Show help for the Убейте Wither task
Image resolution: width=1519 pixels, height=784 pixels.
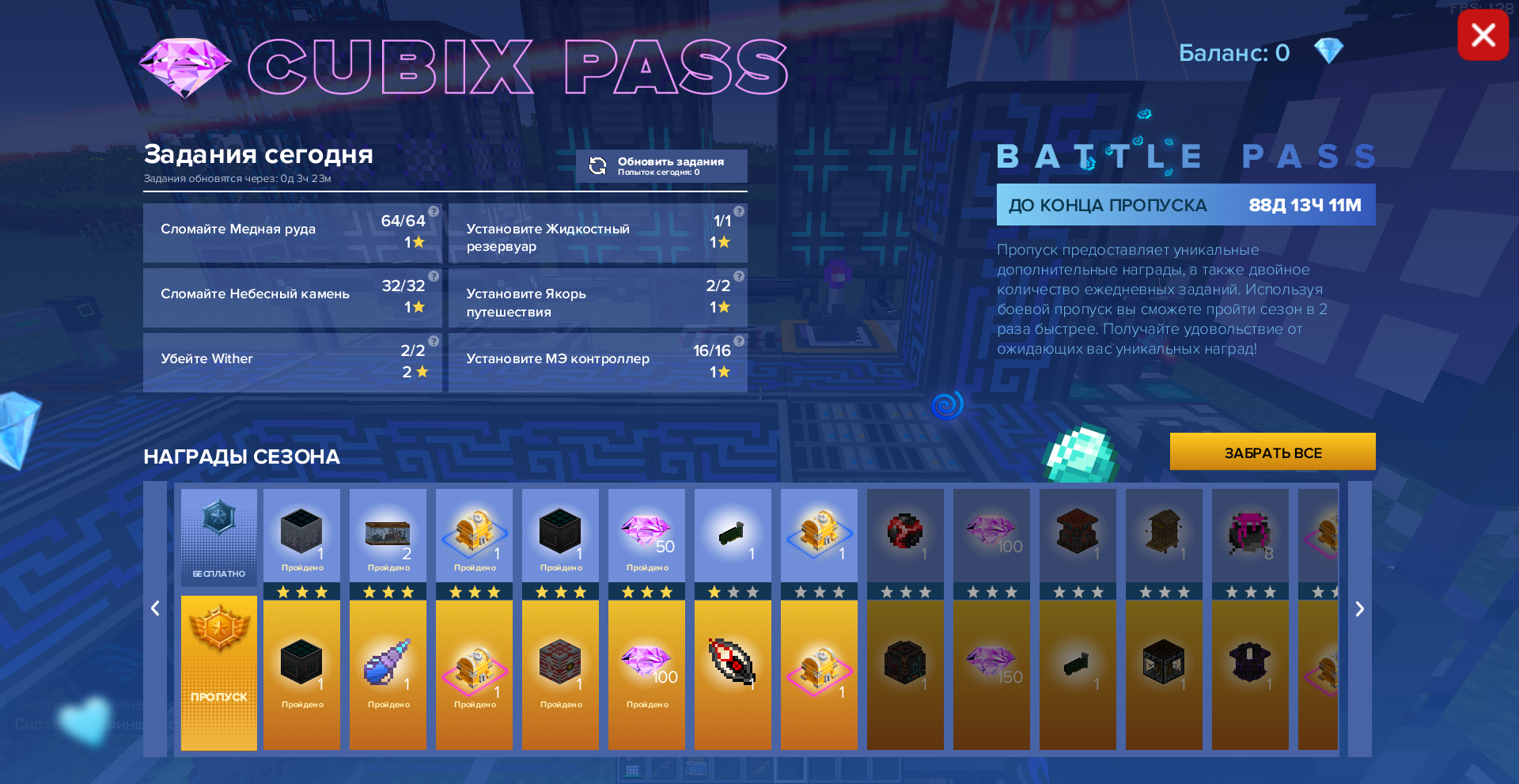pyautogui.click(x=434, y=341)
